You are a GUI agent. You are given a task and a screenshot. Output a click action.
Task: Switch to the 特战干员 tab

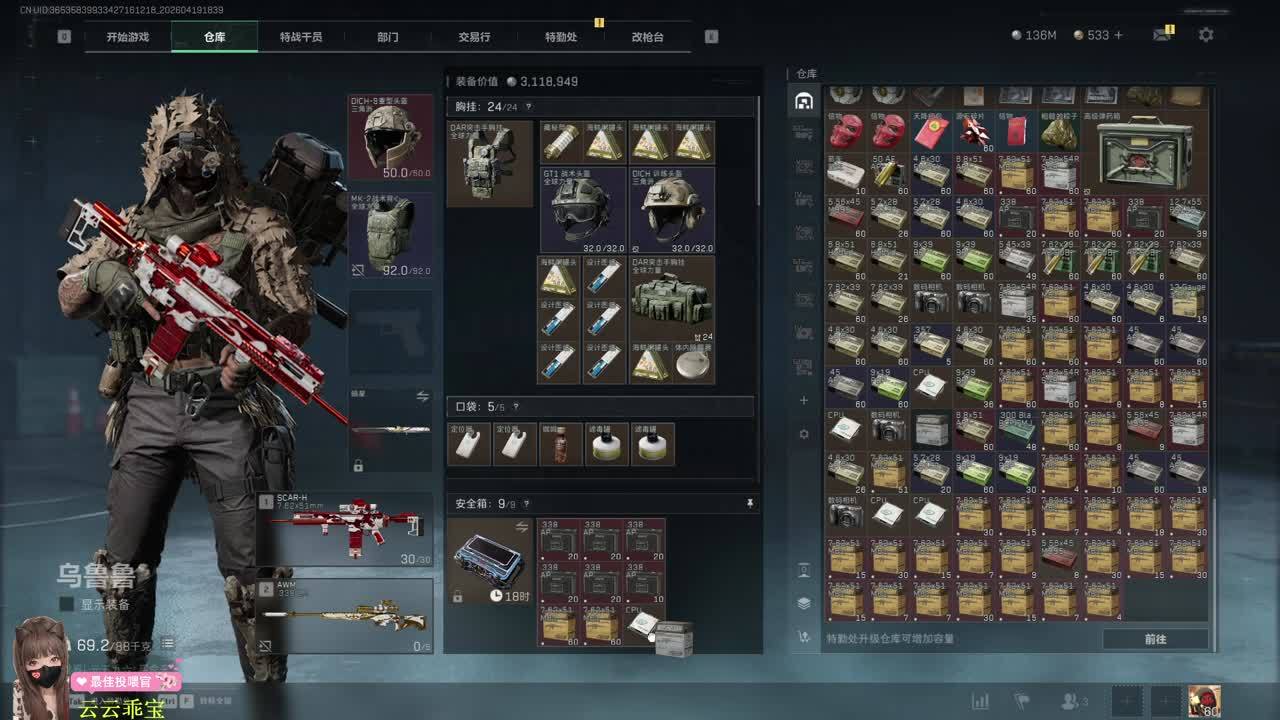point(301,37)
